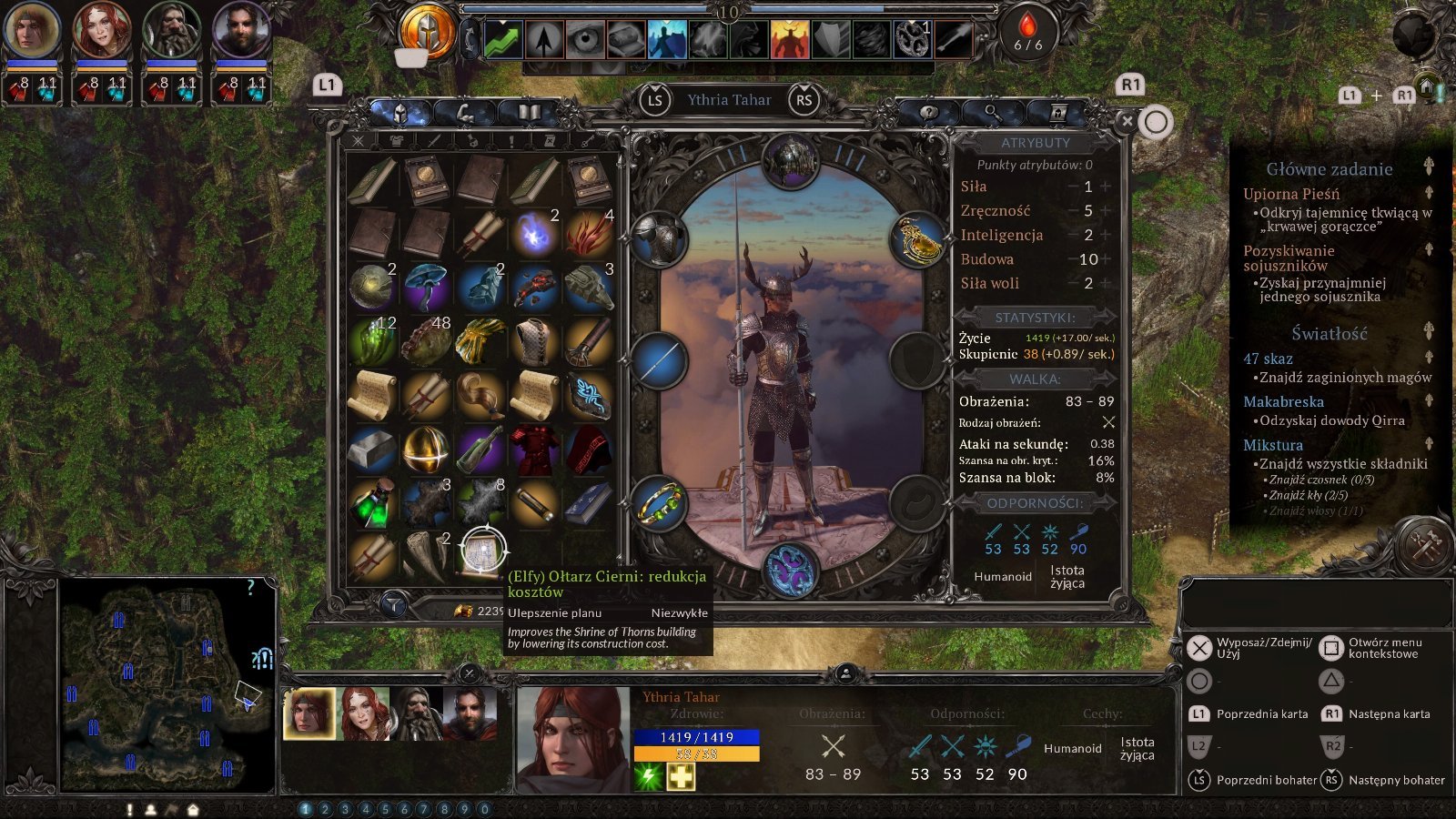This screenshot has width=1456, height=819.
Task: Decrease the Budowa attribute
Action: [x=1072, y=259]
